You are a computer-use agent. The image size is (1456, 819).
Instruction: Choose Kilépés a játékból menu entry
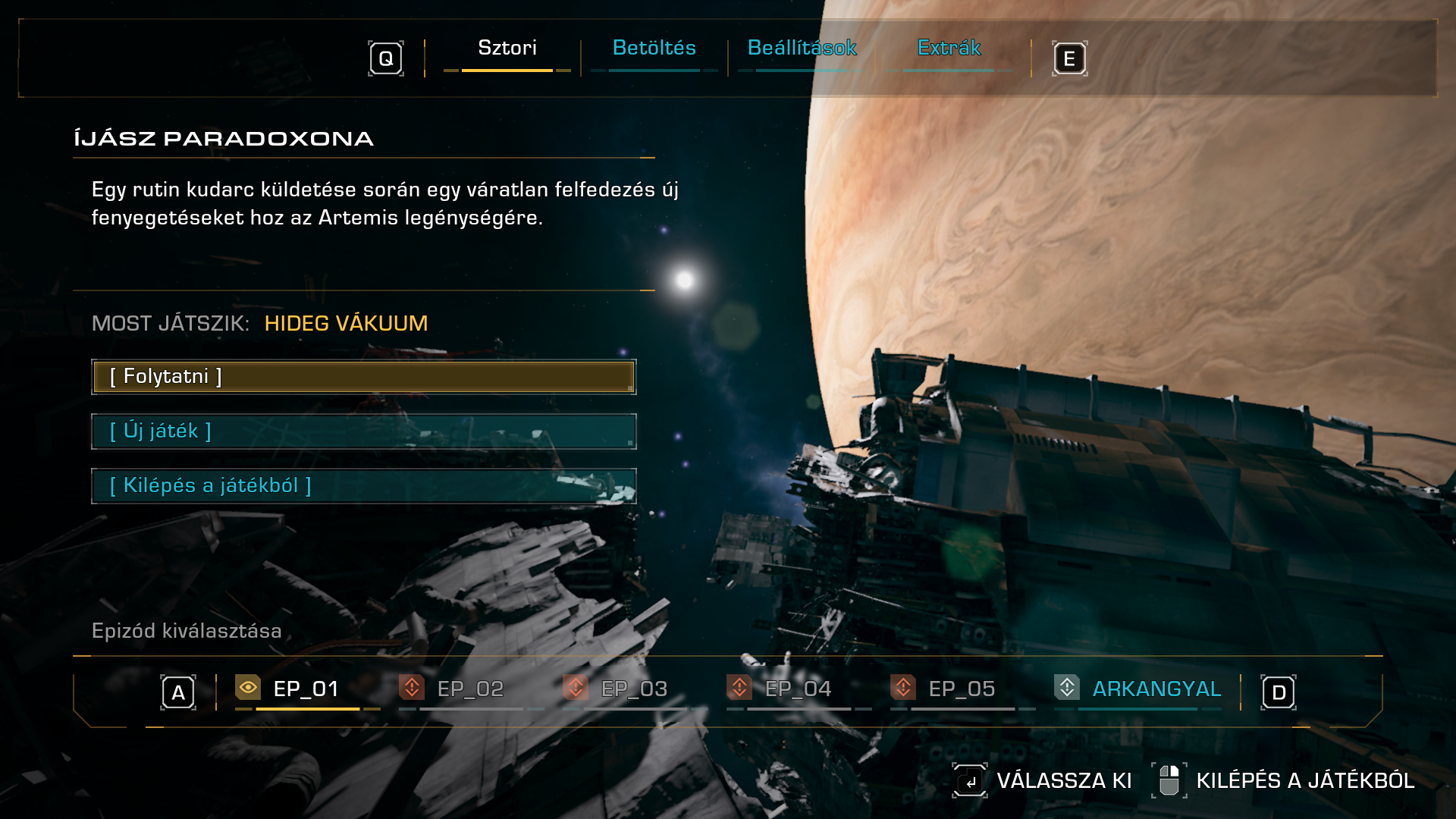click(363, 486)
